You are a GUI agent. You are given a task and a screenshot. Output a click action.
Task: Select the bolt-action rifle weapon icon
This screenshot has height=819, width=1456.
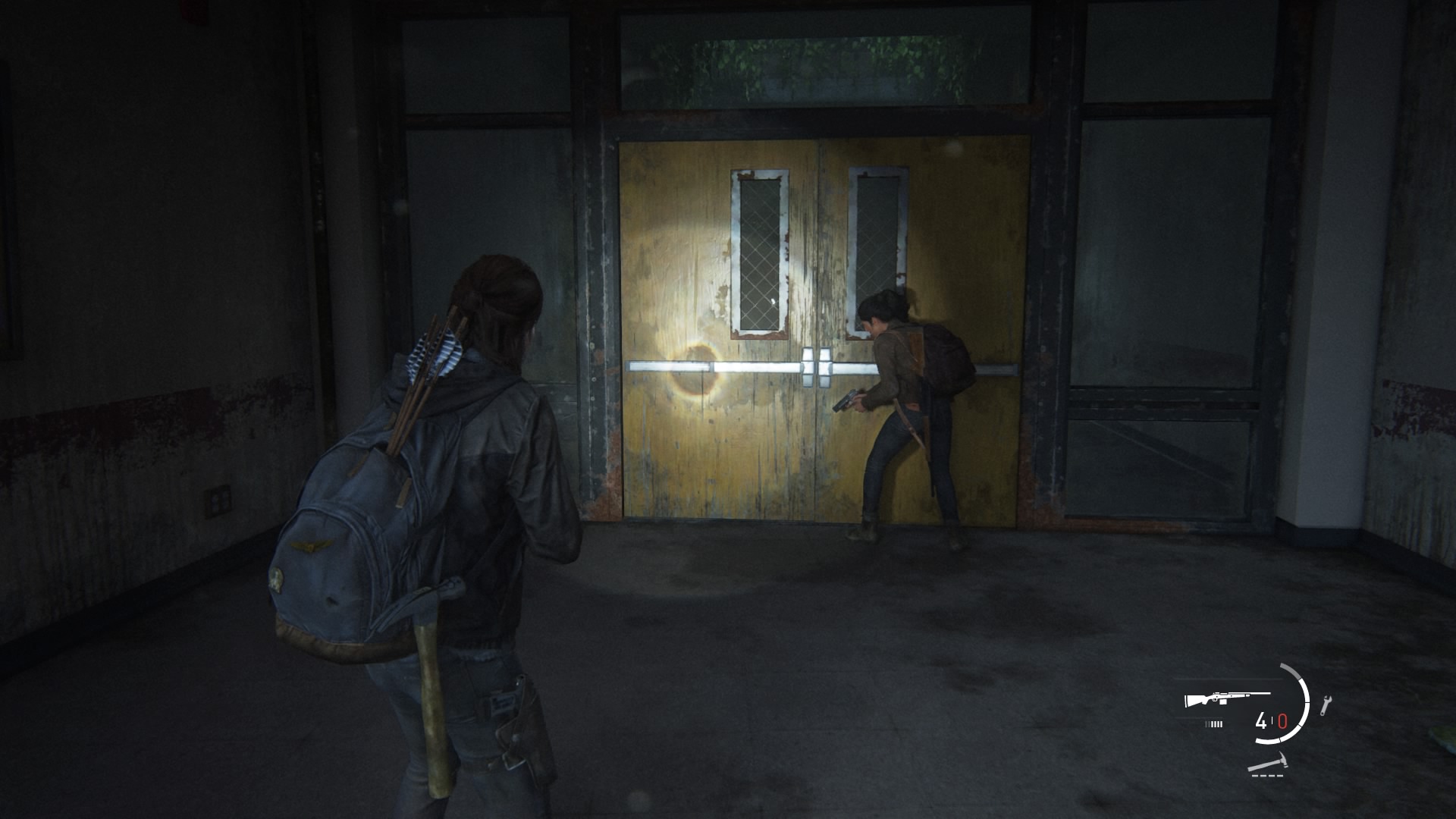pos(1226,699)
